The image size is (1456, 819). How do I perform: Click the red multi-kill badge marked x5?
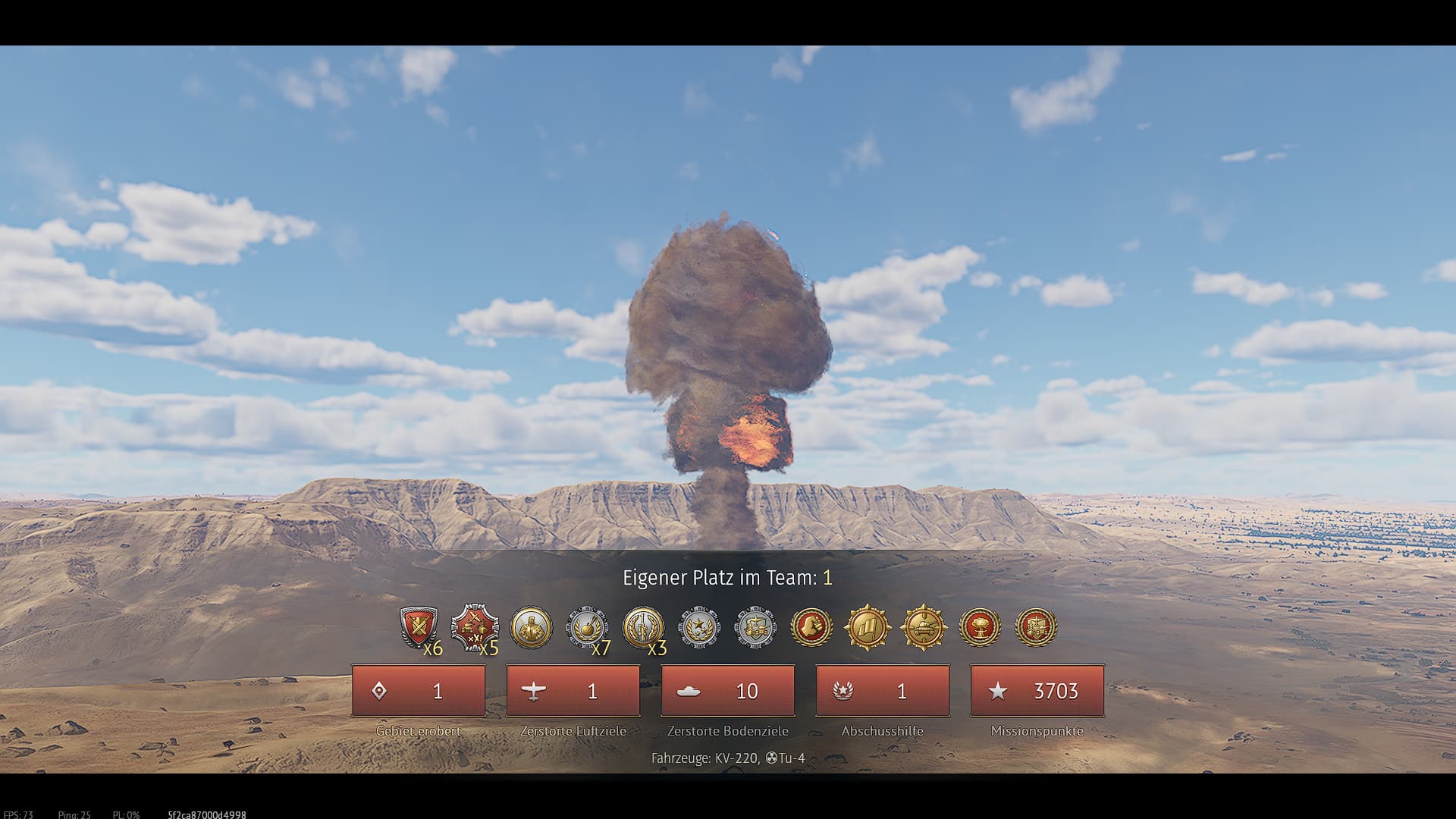(x=475, y=628)
